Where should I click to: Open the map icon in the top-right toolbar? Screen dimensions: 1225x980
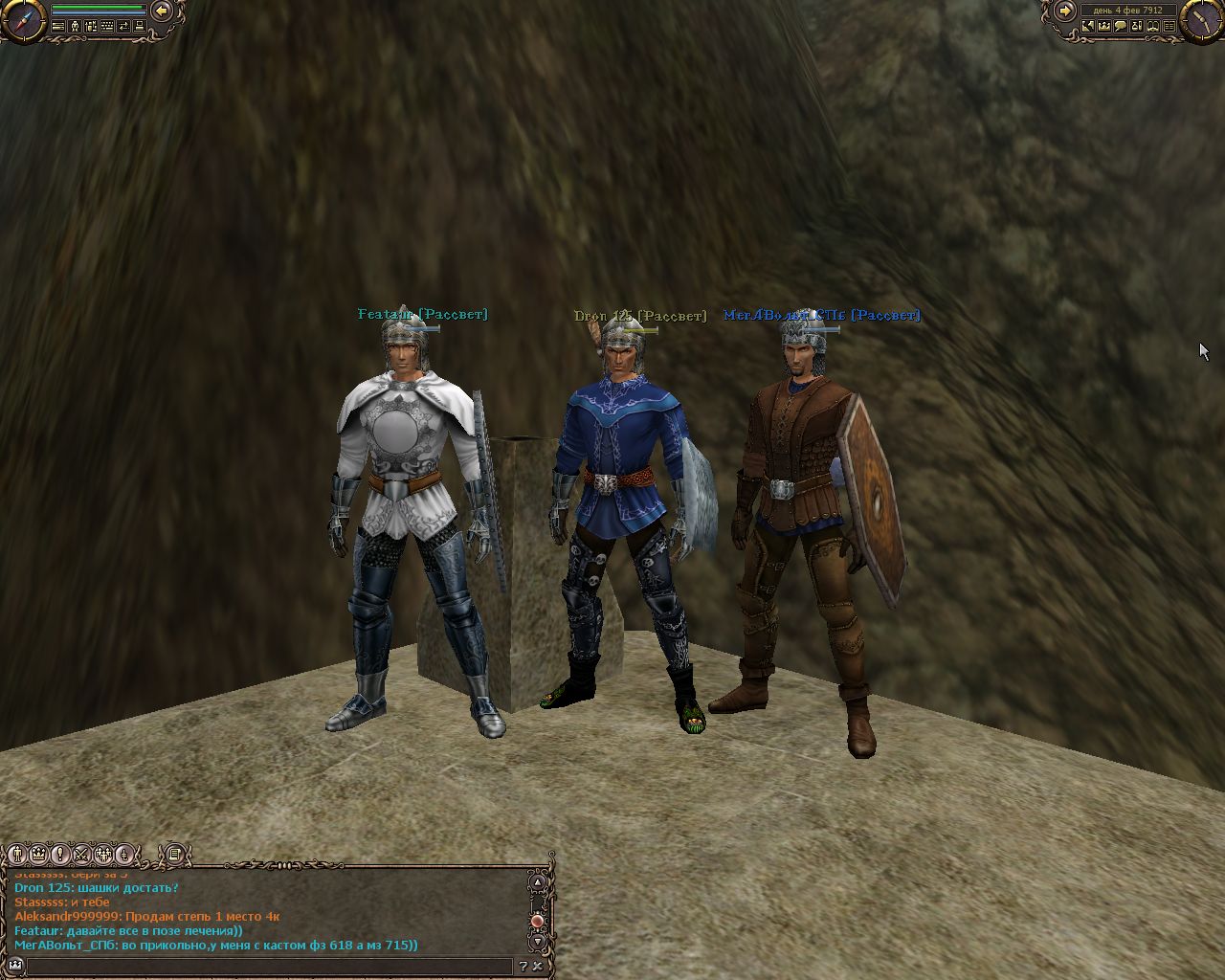tap(1088, 27)
